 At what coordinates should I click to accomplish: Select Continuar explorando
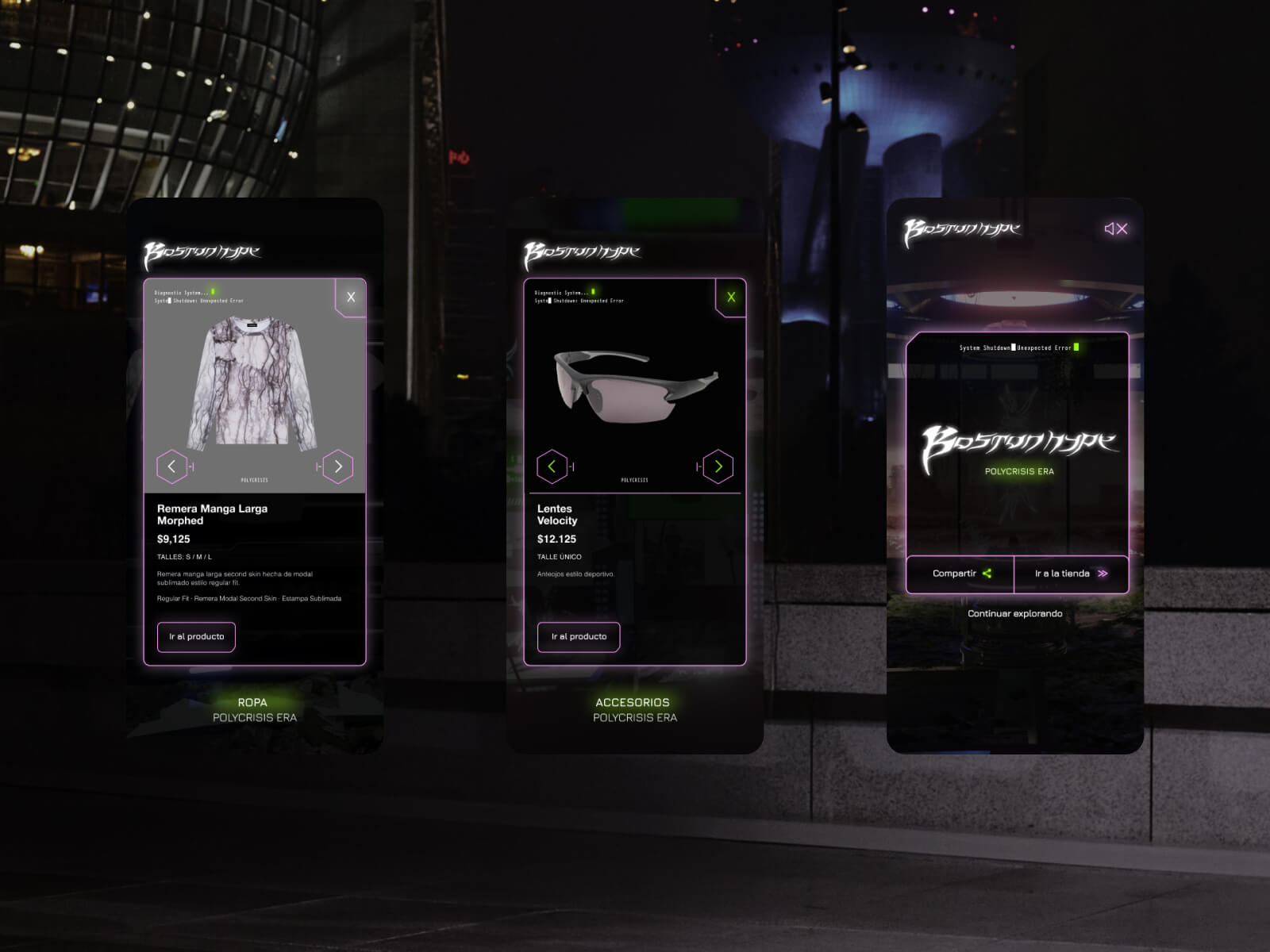(x=1014, y=613)
